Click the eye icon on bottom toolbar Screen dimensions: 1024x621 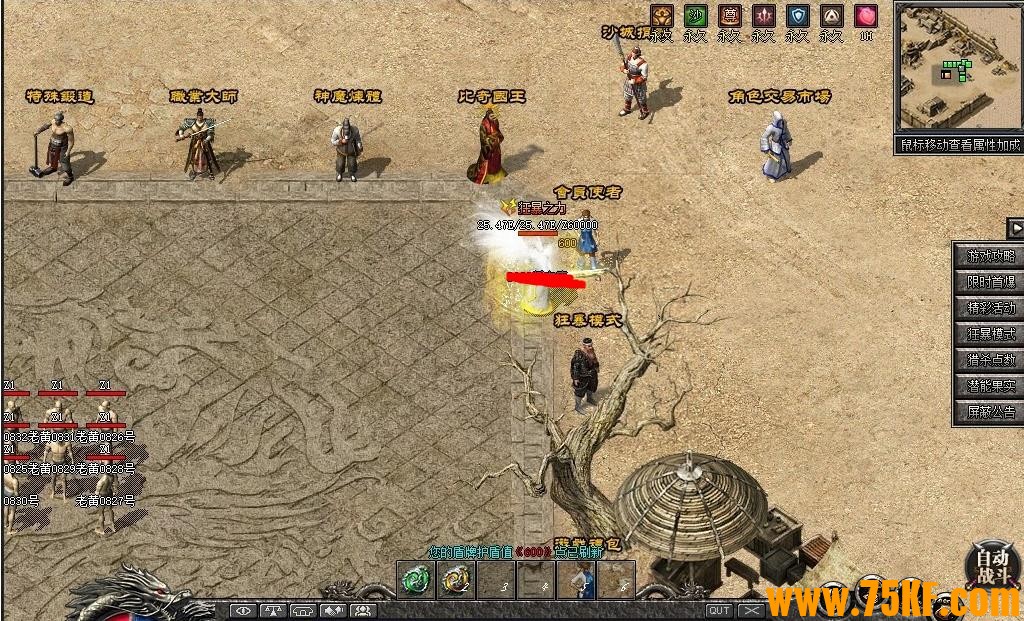tap(243, 610)
